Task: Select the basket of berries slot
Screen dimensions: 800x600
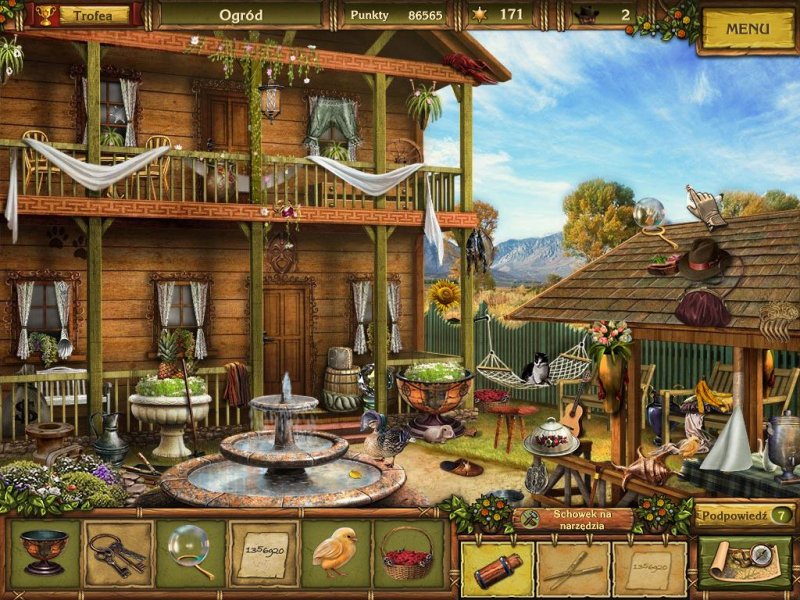Action: tap(408, 553)
